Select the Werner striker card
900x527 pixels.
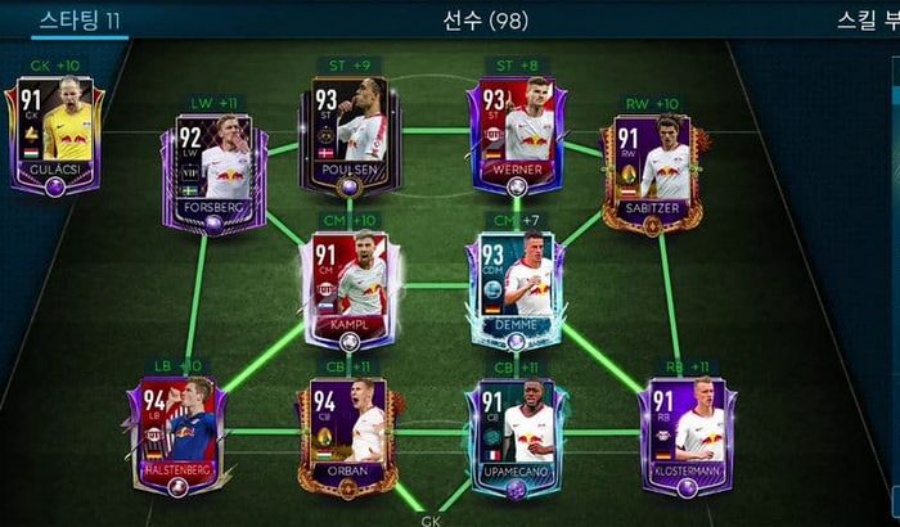click(x=517, y=134)
